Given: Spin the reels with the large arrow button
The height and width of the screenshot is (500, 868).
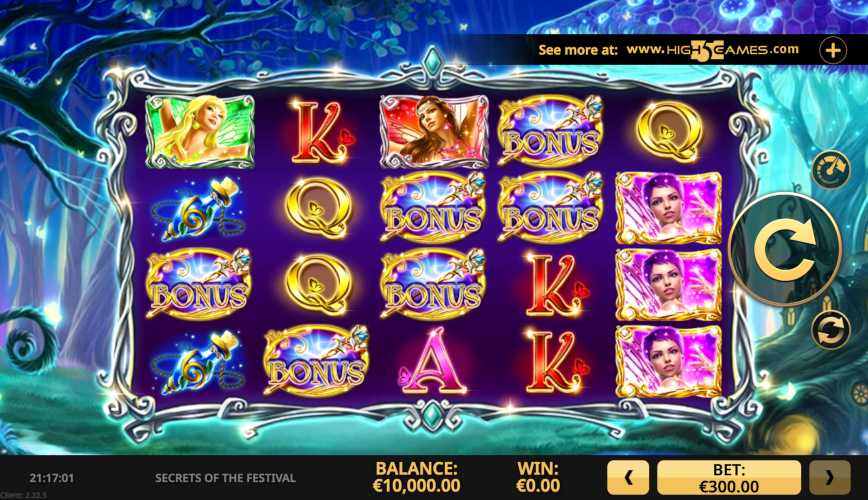Looking at the screenshot, I should (x=784, y=249).
